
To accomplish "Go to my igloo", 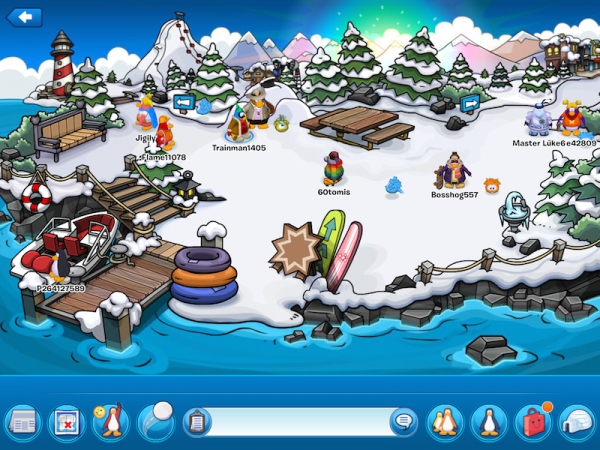I will (x=577, y=421).
